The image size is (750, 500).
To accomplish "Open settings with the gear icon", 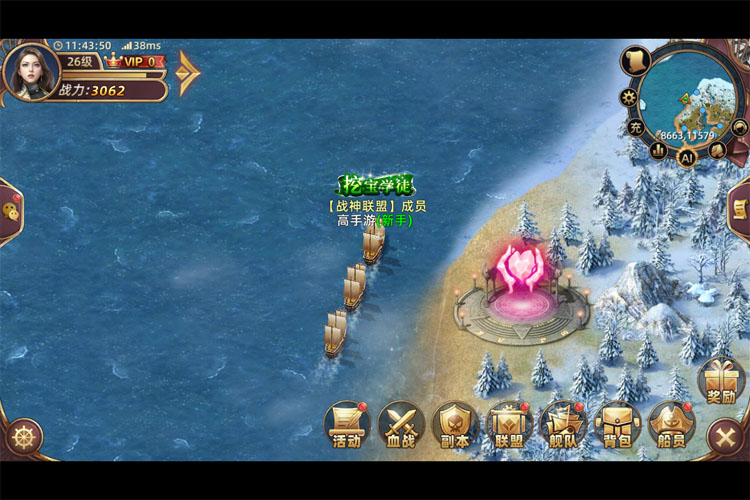I will pos(629,97).
